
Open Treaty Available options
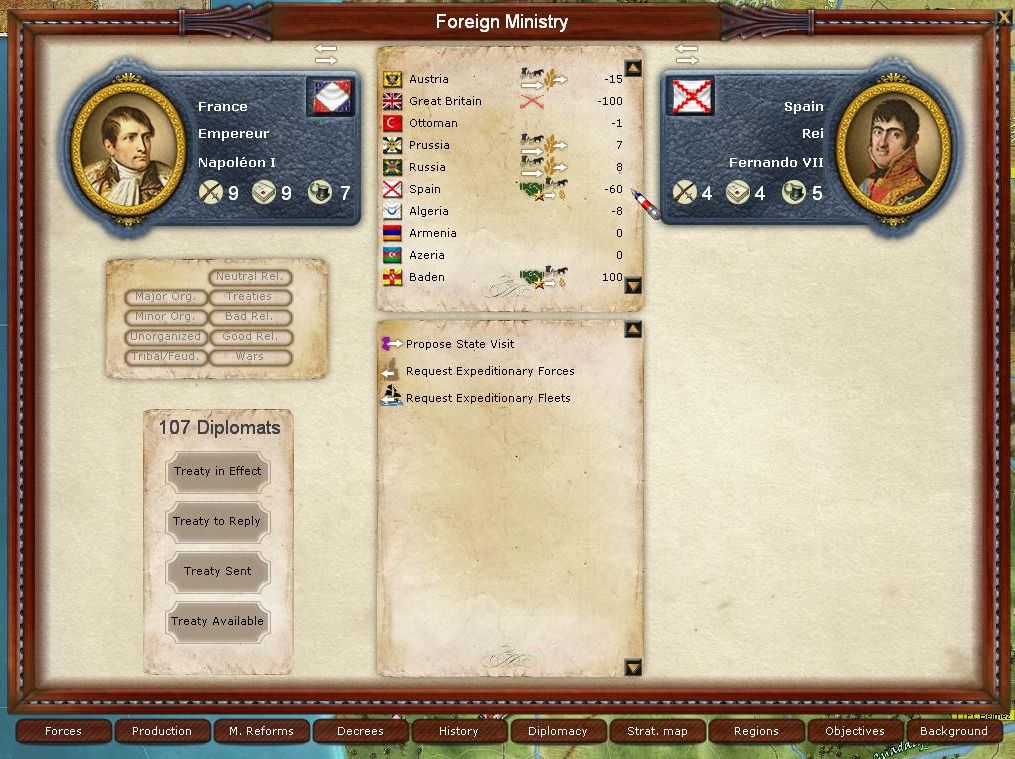(x=217, y=622)
